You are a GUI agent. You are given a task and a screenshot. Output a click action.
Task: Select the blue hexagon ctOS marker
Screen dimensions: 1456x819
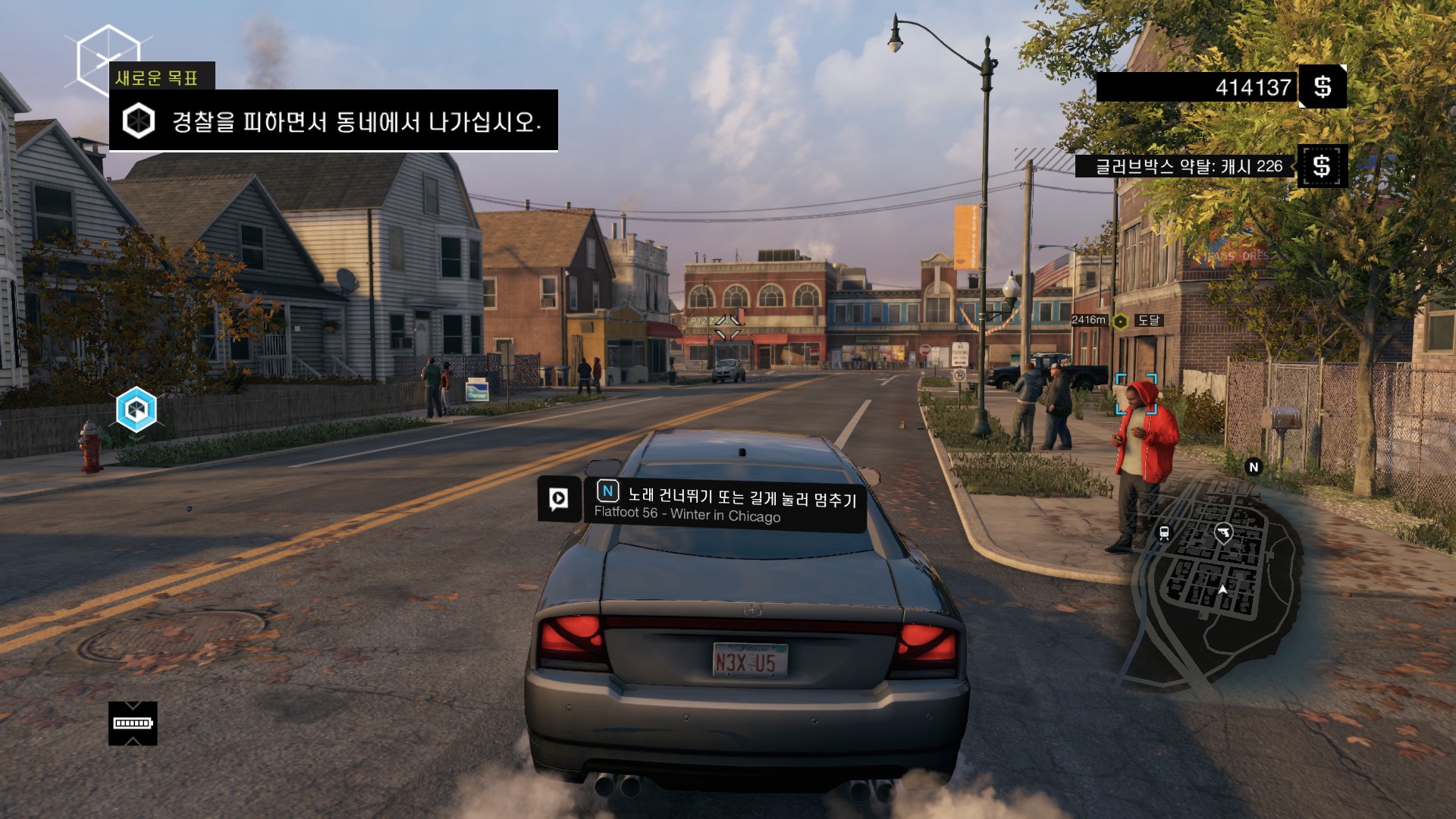point(136,409)
